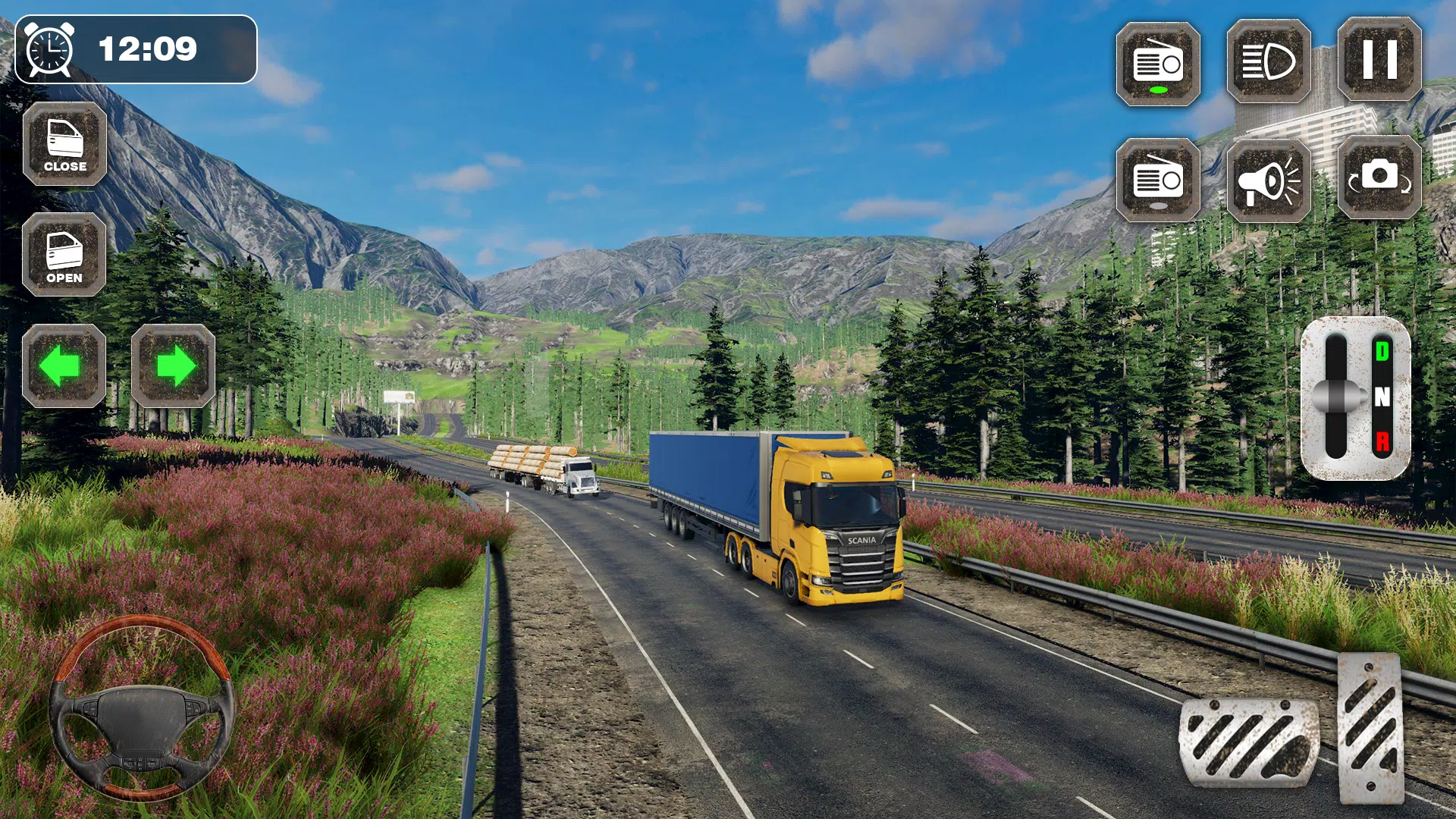Viewport: 1456px width, 819px height.
Task: Tap the OPEN door button
Action: 64,255
